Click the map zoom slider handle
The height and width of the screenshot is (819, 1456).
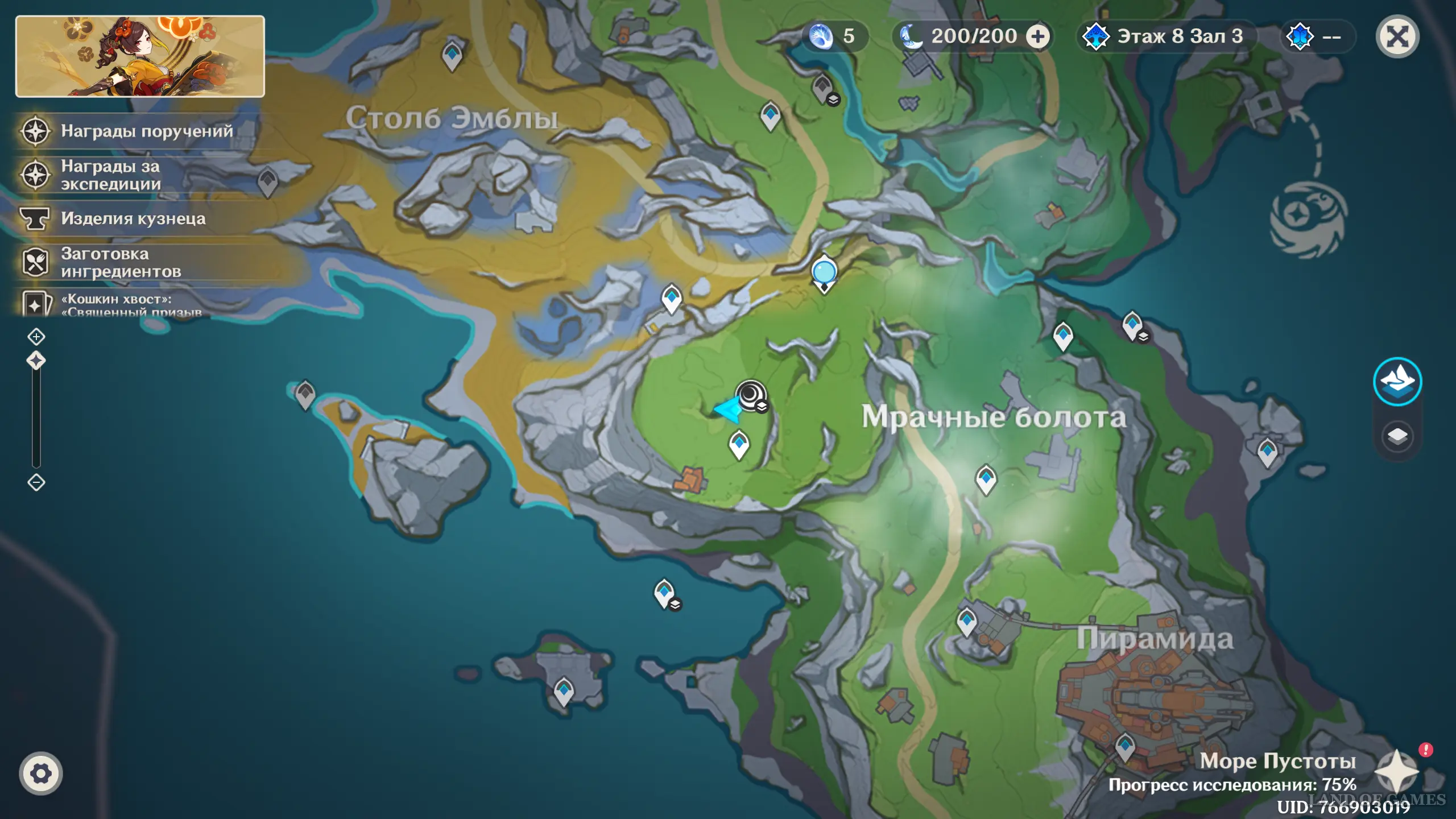(x=36, y=361)
